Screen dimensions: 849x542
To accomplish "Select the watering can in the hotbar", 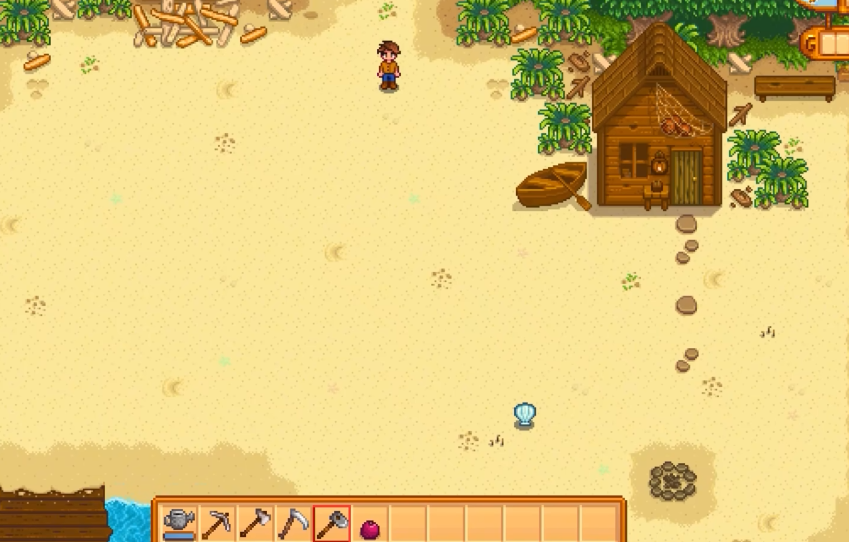I will click(179, 523).
